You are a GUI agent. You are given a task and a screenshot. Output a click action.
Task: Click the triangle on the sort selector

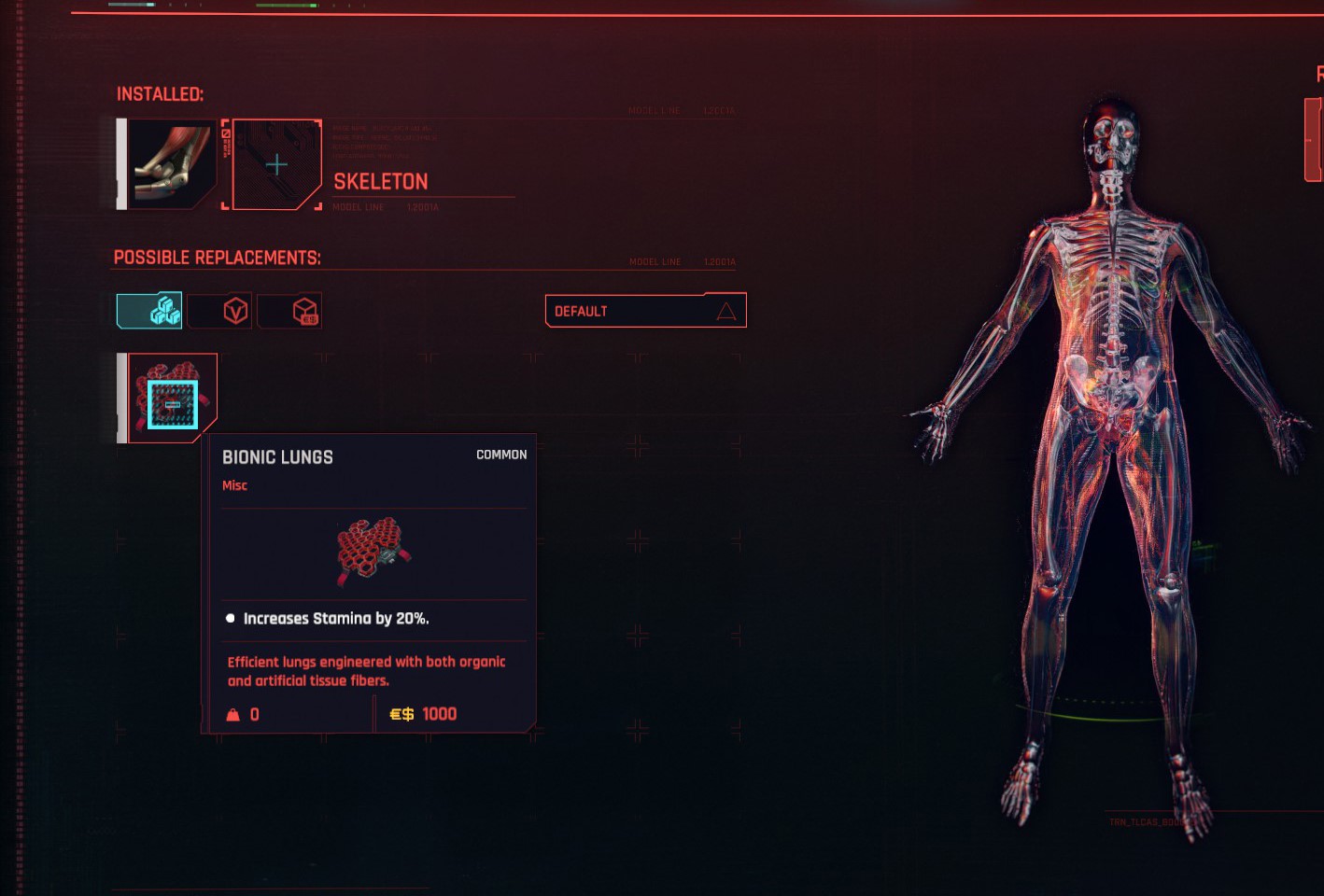coord(726,310)
